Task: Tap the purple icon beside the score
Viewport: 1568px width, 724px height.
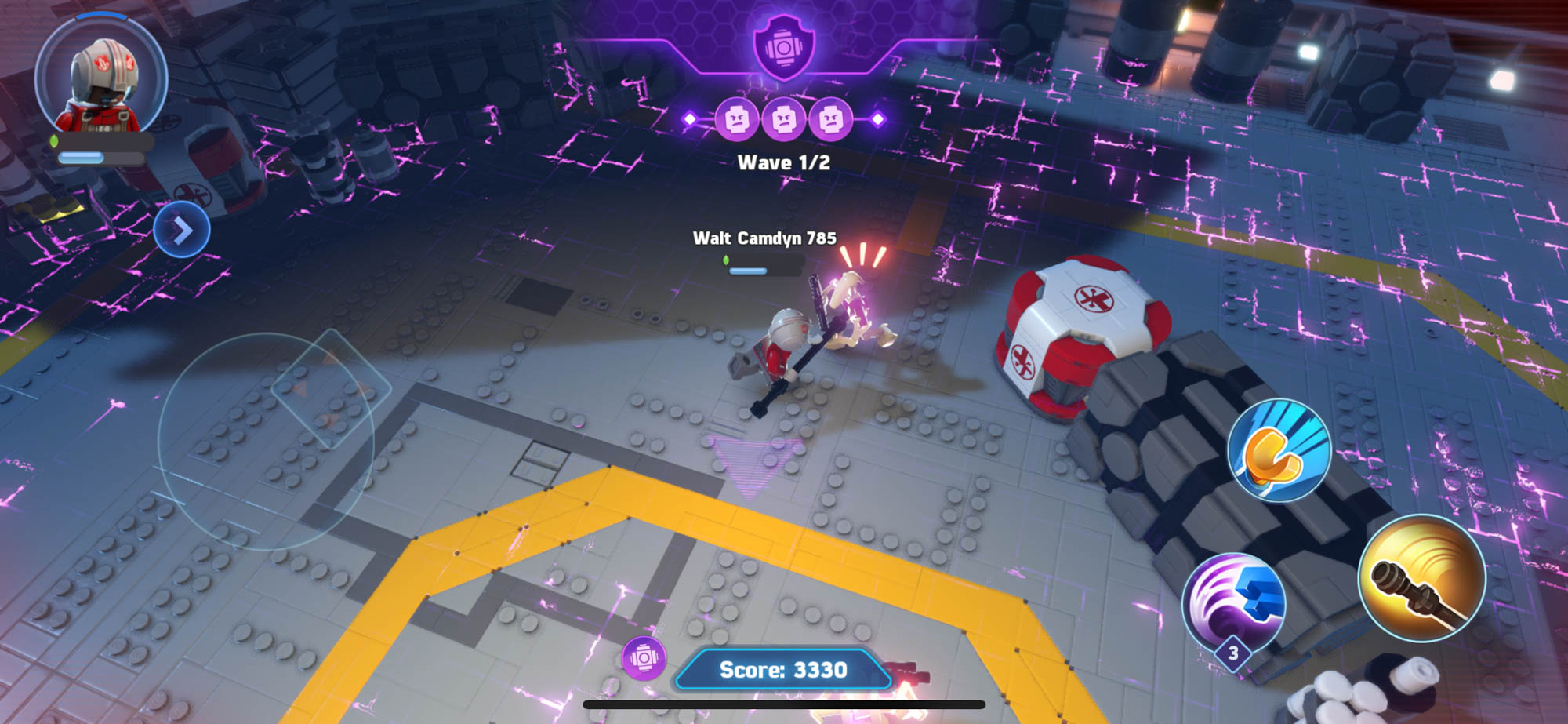Action: 644,658
